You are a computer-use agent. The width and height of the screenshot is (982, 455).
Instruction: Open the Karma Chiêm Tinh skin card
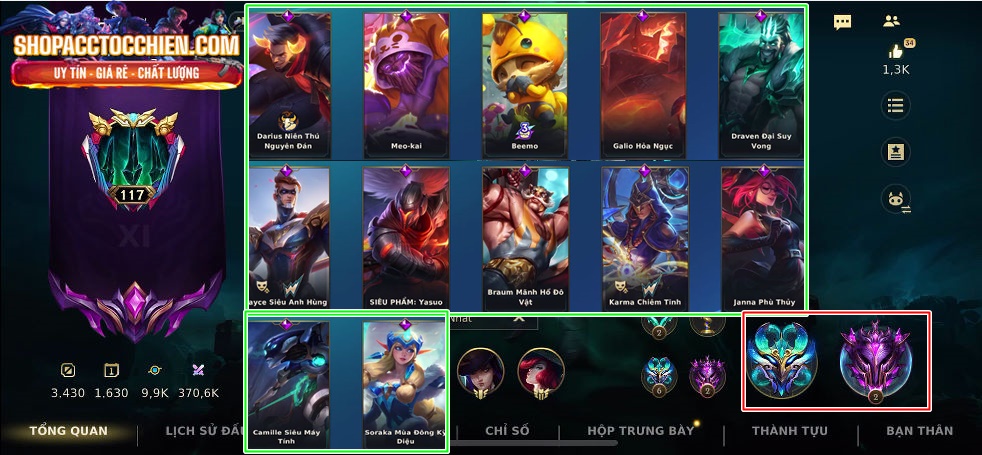coord(643,238)
